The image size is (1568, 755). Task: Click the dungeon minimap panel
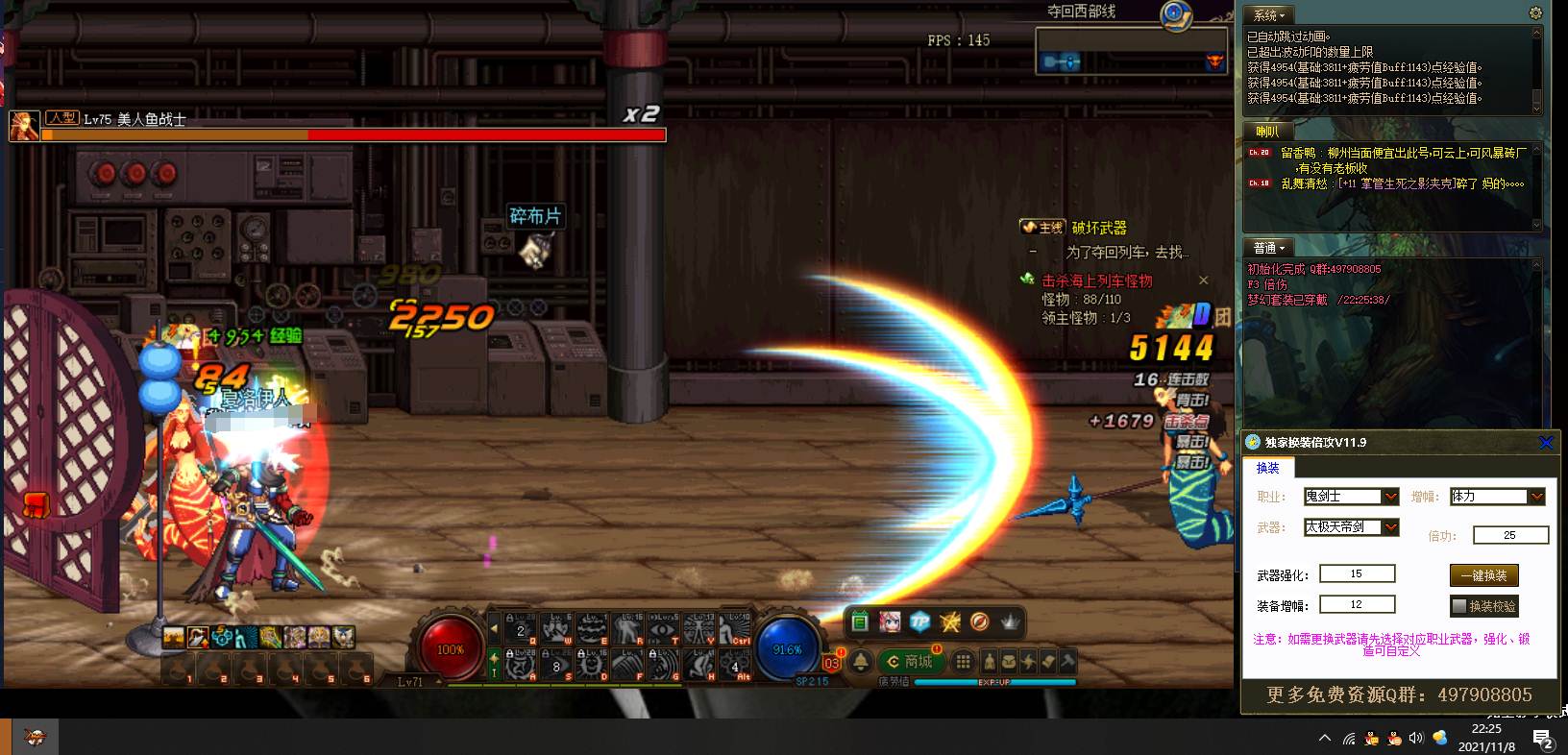[1131, 51]
